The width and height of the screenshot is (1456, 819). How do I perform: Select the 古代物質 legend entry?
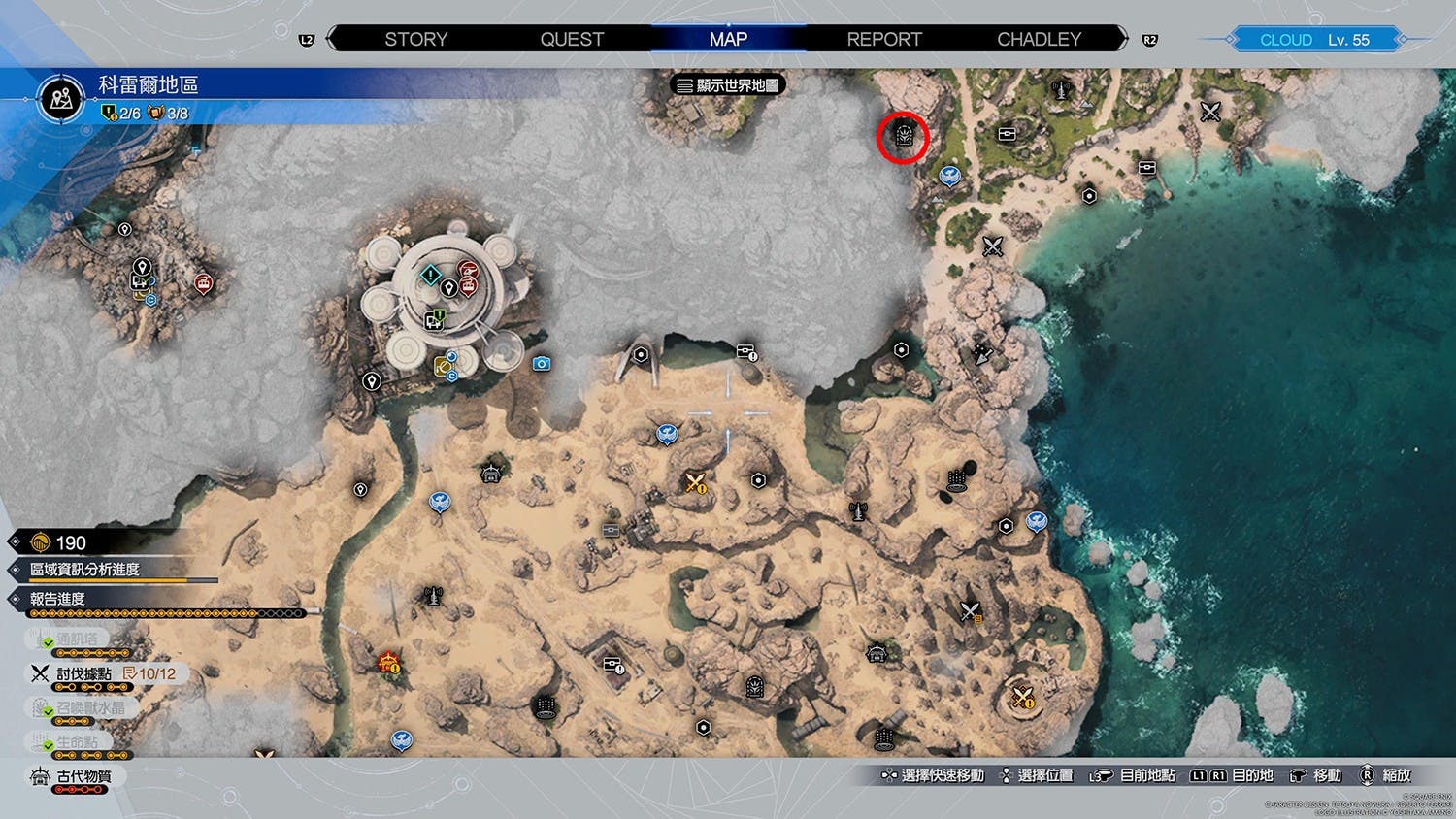pyautogui.click(x=83, y=776)
